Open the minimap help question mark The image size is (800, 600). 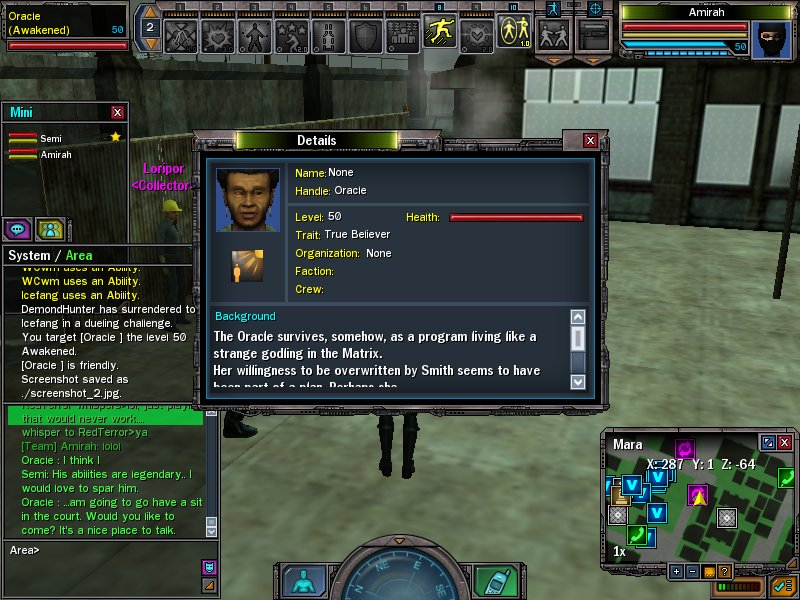724,571
